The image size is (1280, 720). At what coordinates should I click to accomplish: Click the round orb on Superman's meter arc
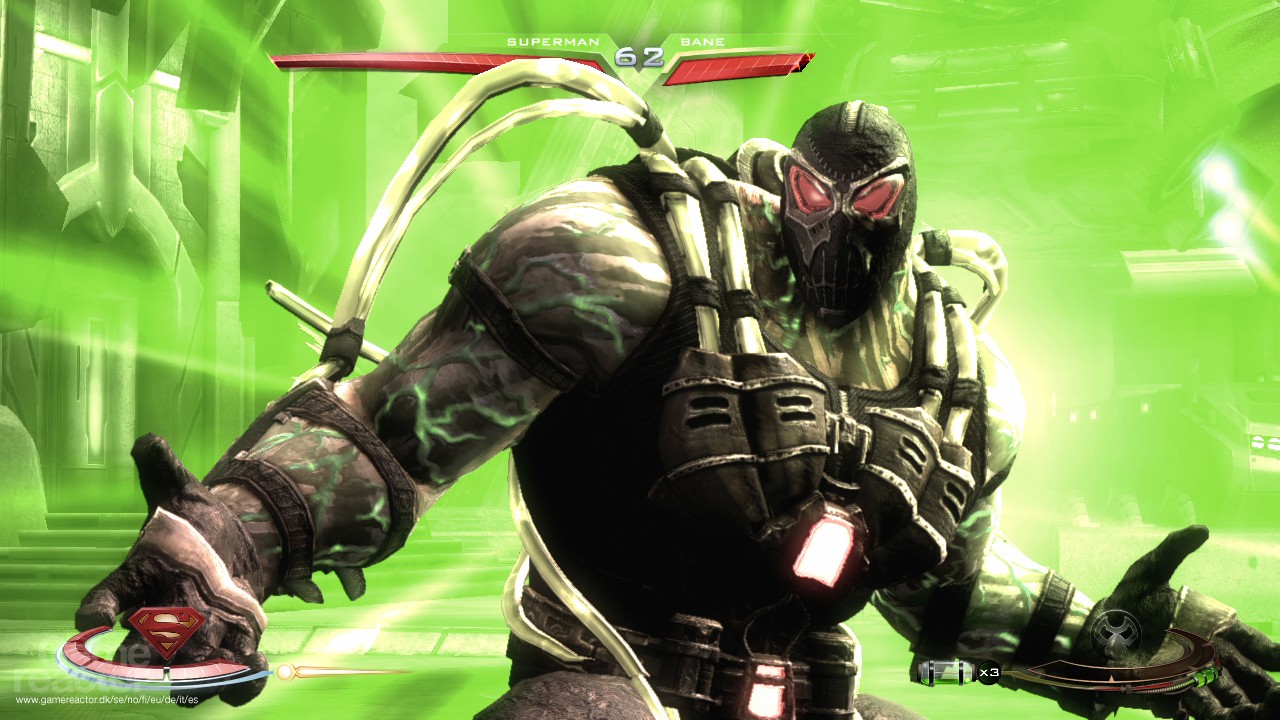point(283,671)
